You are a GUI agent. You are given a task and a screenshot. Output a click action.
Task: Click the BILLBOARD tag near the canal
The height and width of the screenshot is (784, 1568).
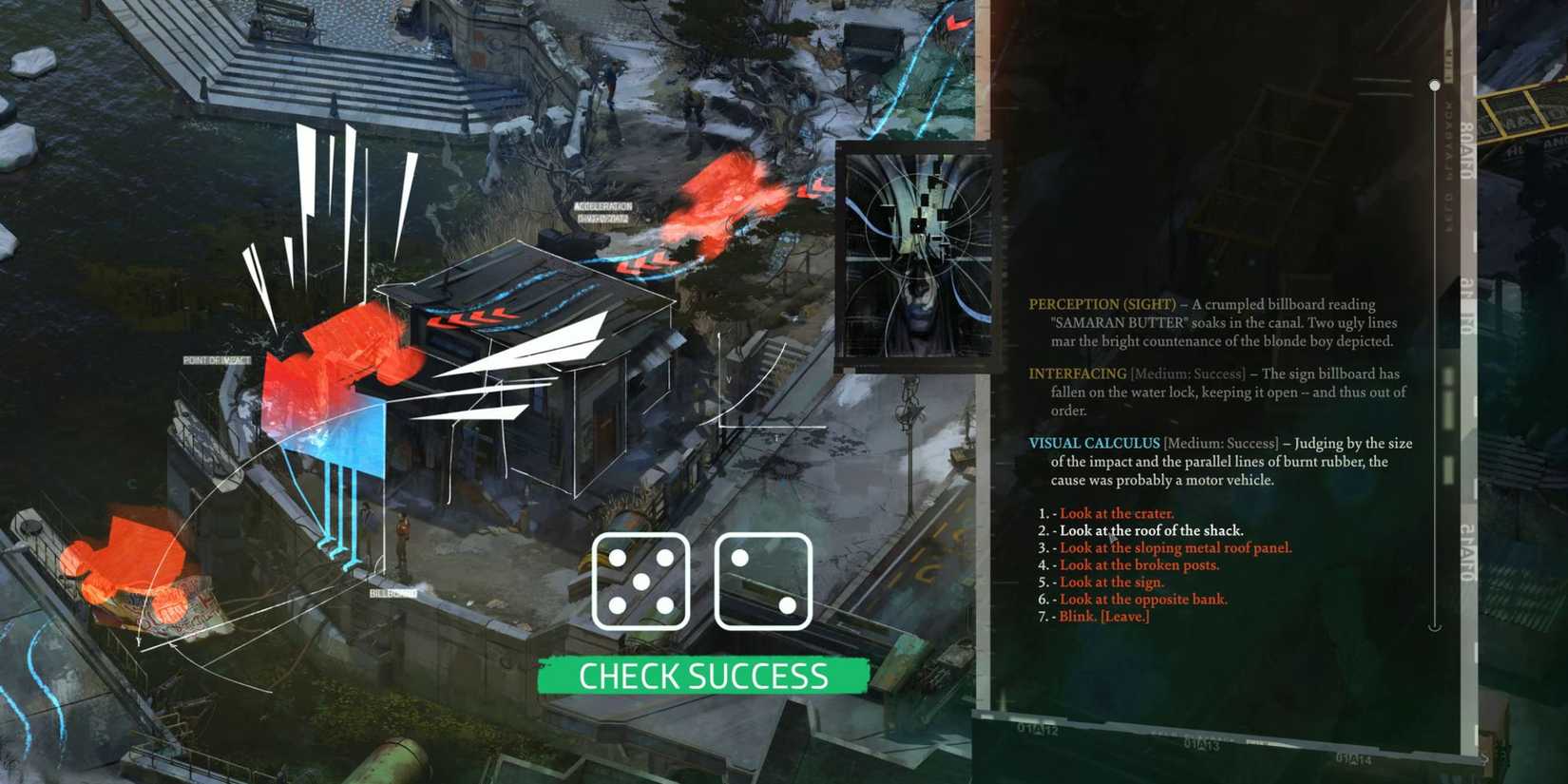[x=391, y=591]
